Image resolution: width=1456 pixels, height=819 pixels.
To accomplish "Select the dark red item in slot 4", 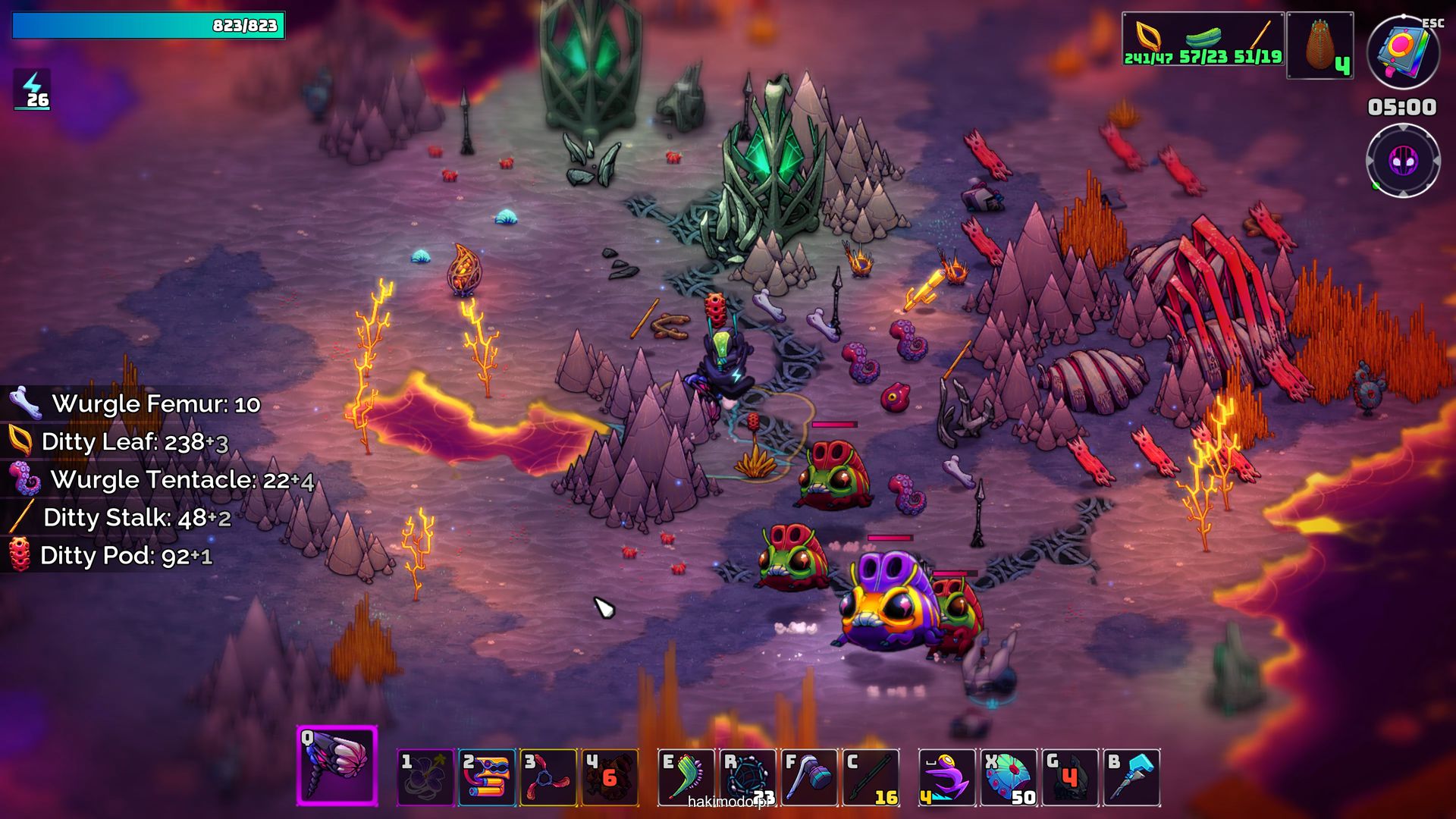I will [610, 777].
